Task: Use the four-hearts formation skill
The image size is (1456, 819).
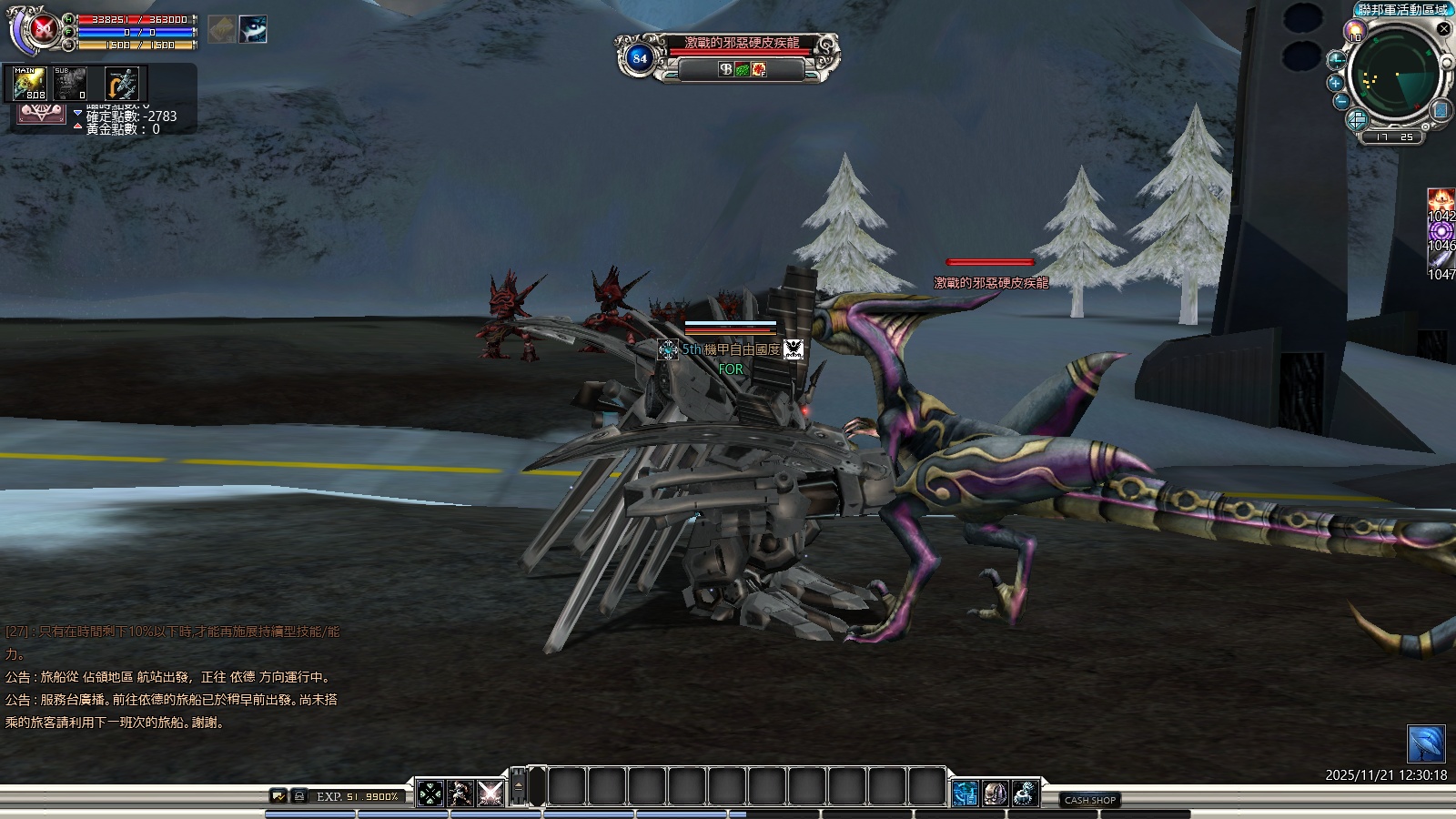Action: (x=430, y=794)
